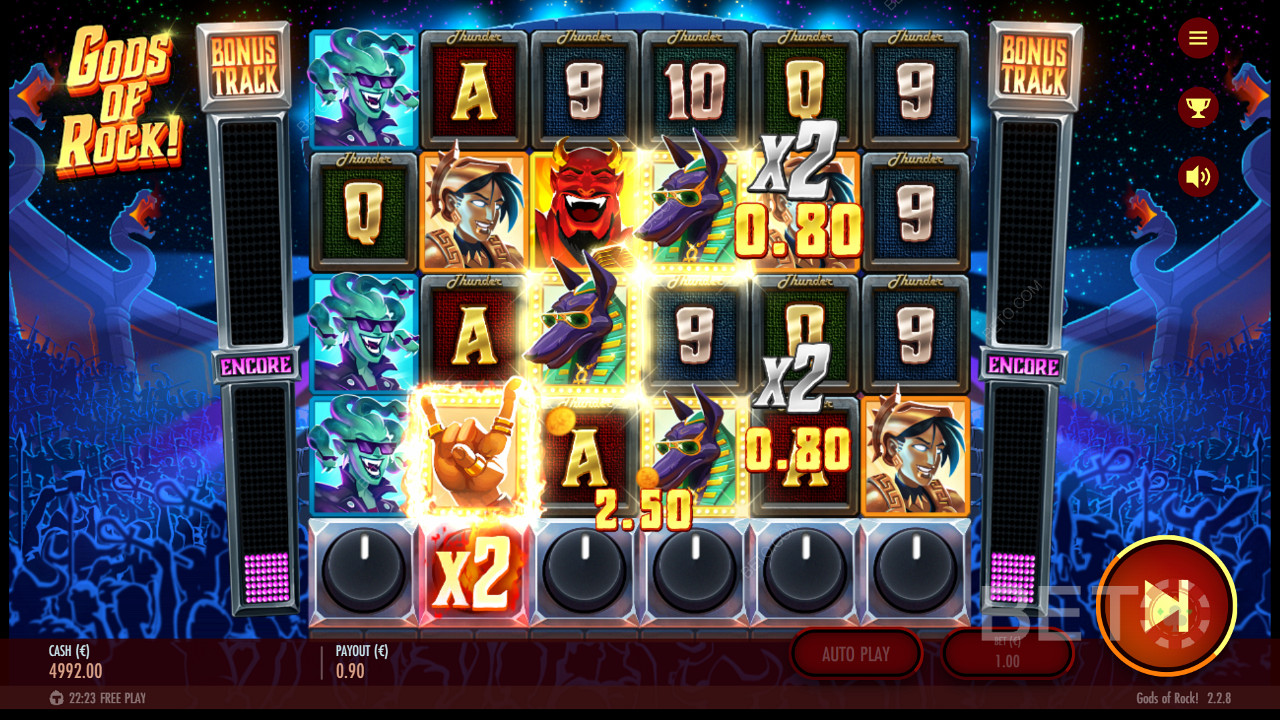Open the hamburger menu

(x=1197, y=39)
